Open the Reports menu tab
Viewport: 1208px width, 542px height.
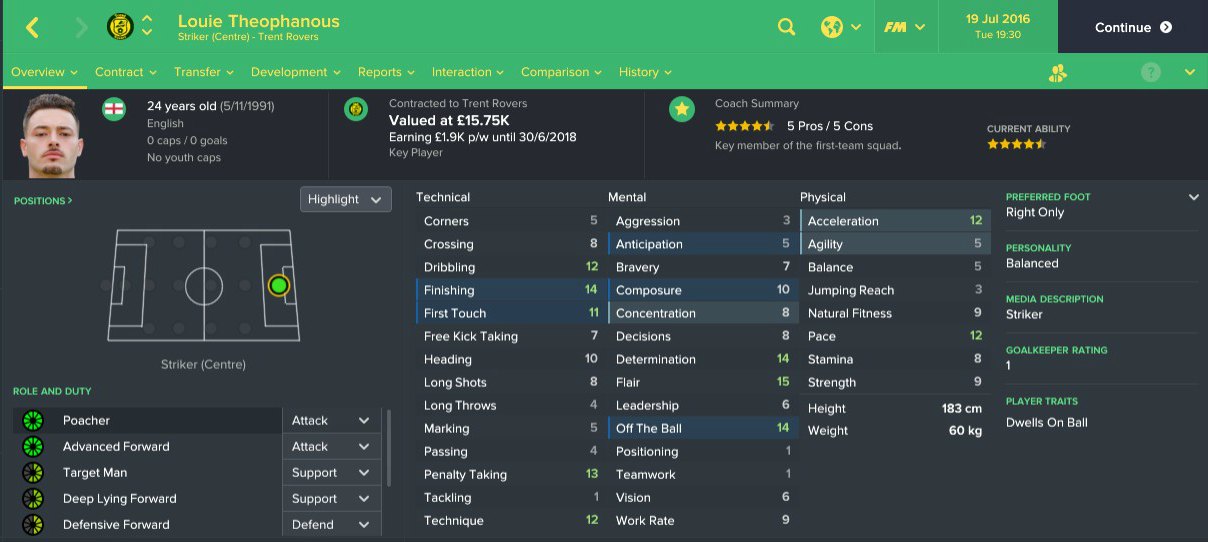pos(386,72)
